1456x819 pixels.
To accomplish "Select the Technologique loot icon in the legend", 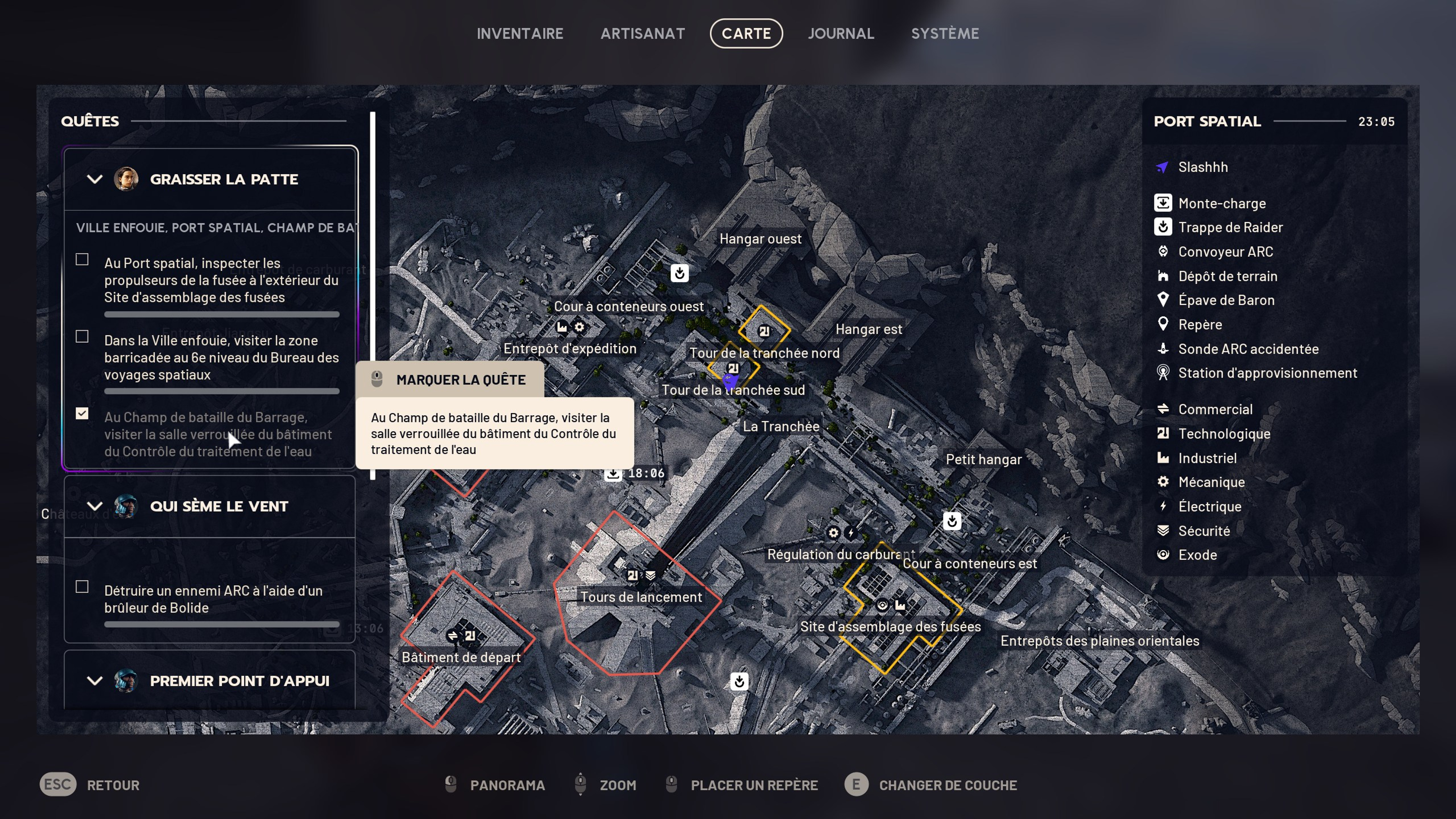I will click(x=1163, y=433).
